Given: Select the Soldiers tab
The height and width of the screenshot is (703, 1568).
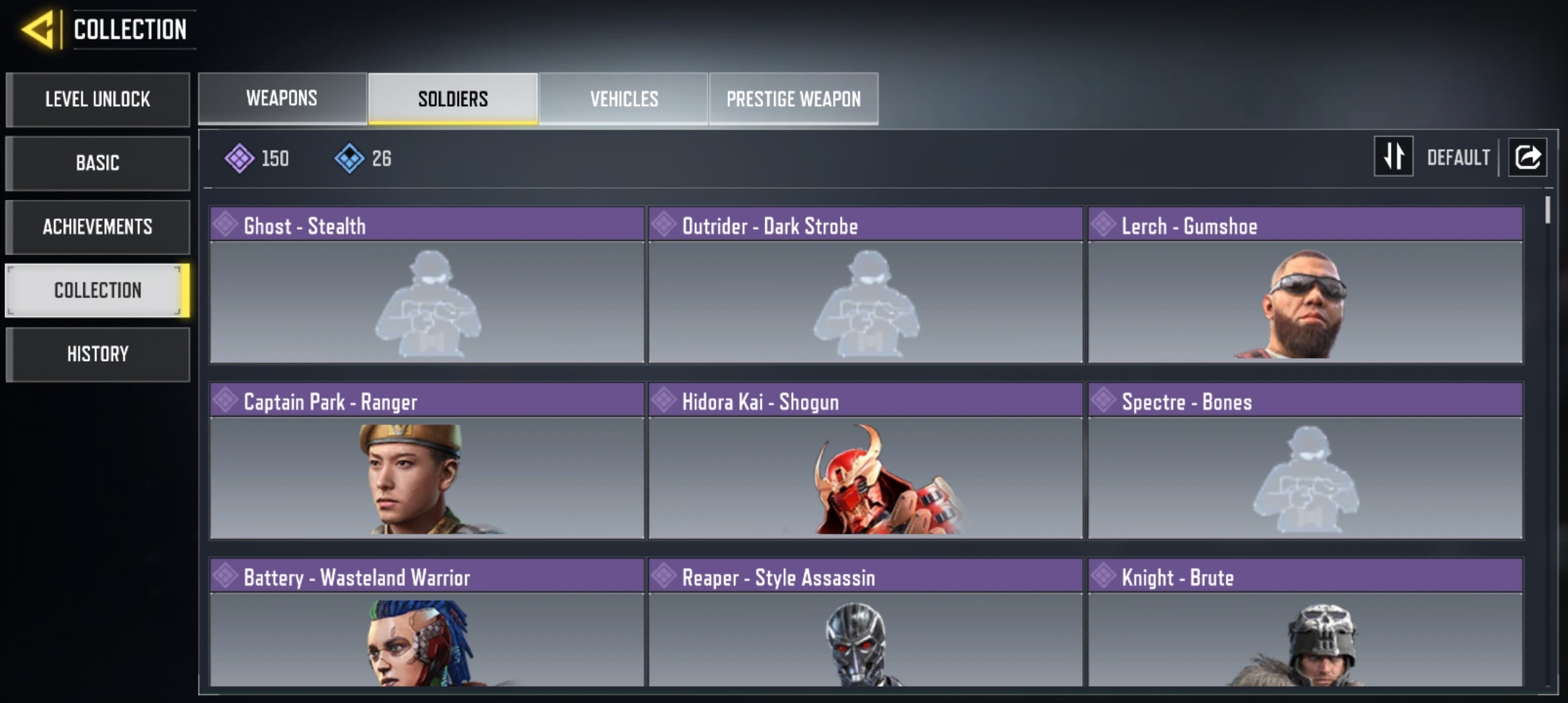Looking at the screenshot, I should tap(453, 98).
